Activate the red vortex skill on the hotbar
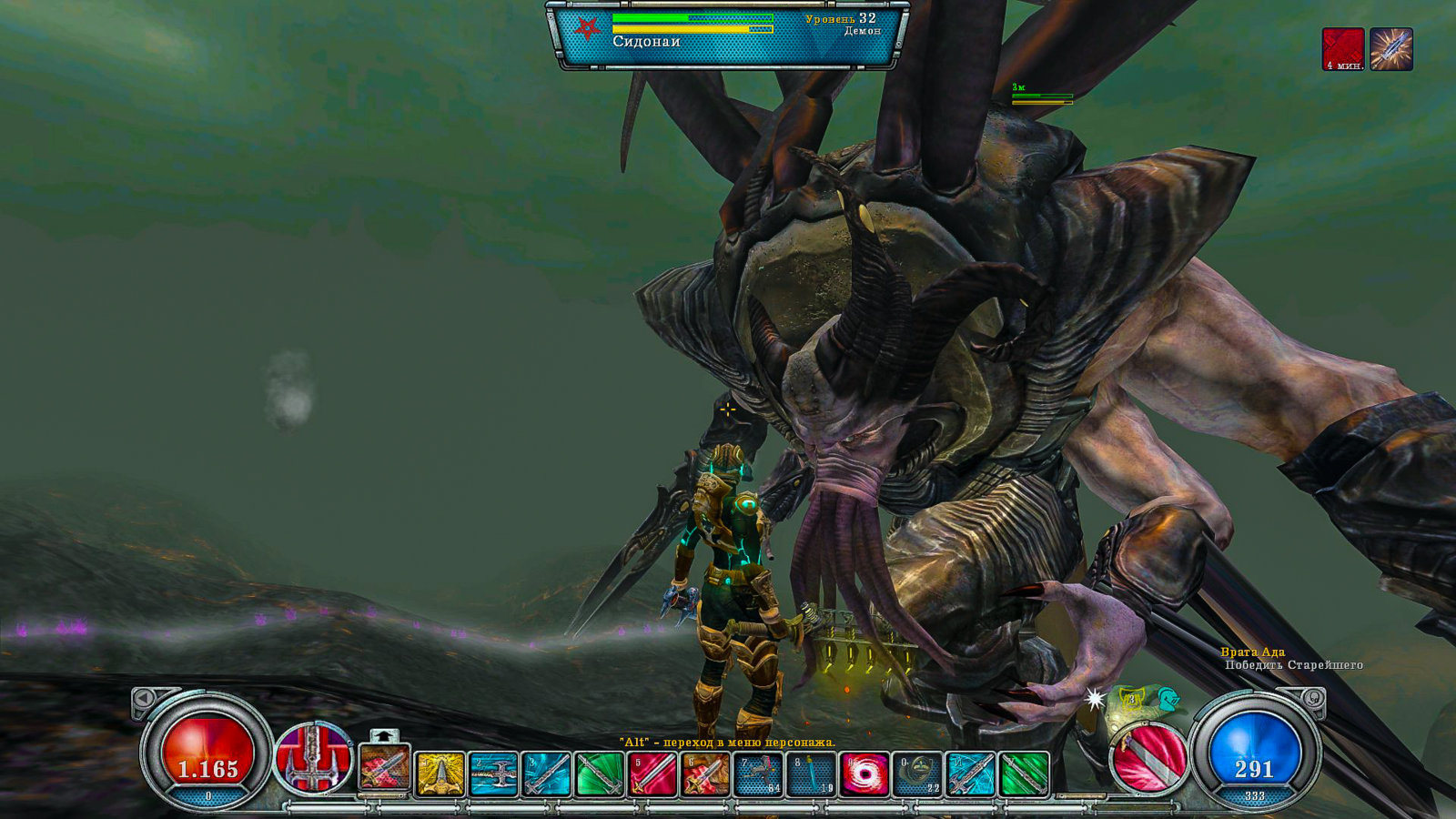The image size is (1456, 819). point(864,774)
